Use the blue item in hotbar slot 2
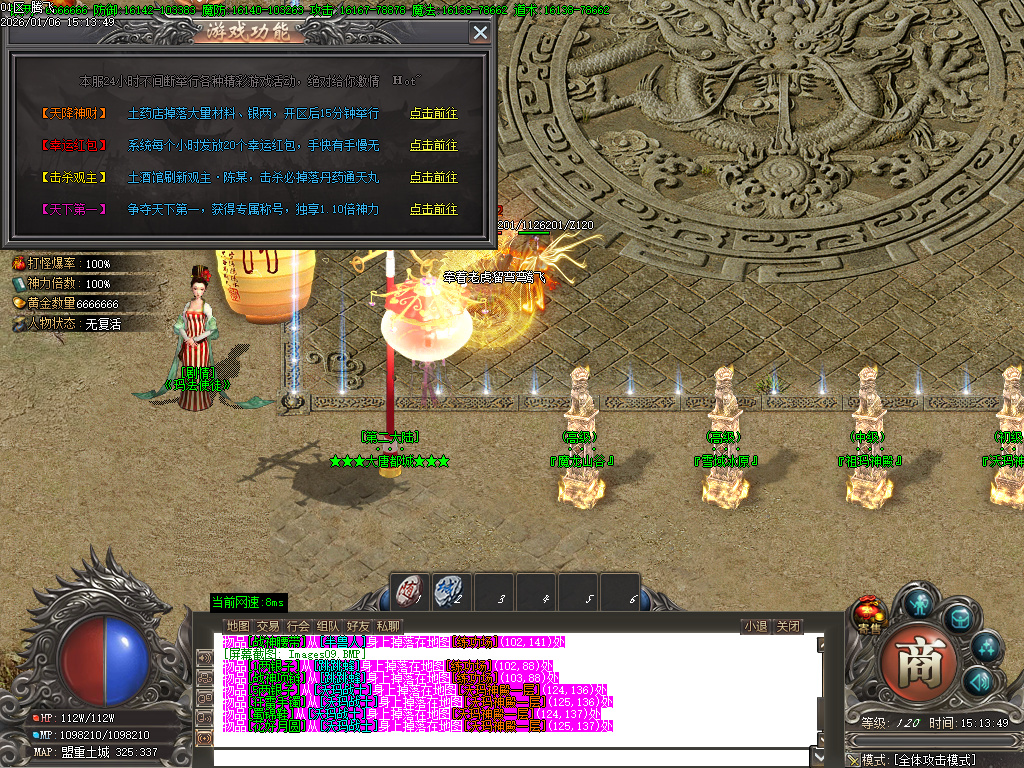1024x768 pixels. click(452, 592)
